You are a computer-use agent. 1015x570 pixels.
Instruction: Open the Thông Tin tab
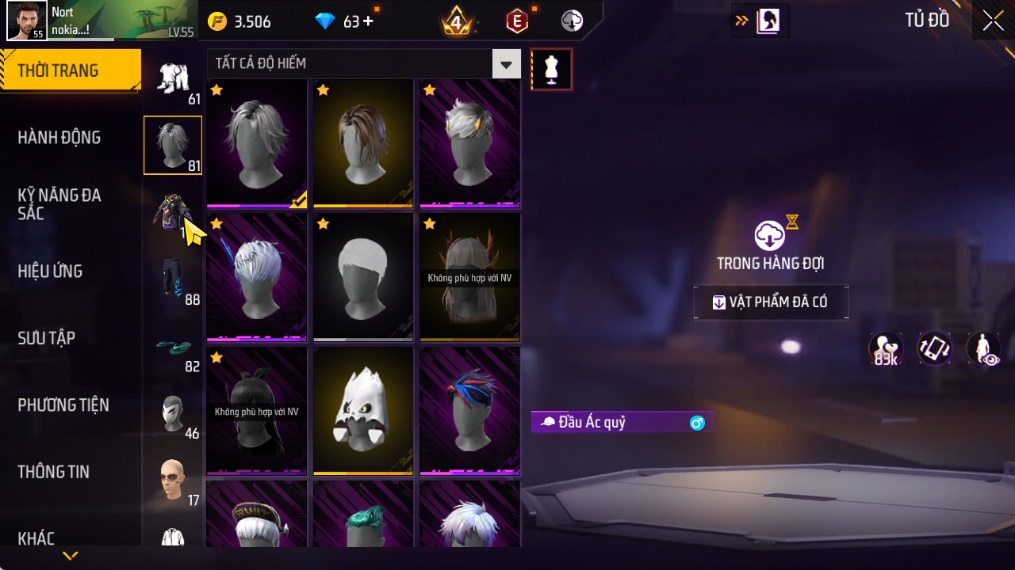pyautogui.click(x=54, y=472)
